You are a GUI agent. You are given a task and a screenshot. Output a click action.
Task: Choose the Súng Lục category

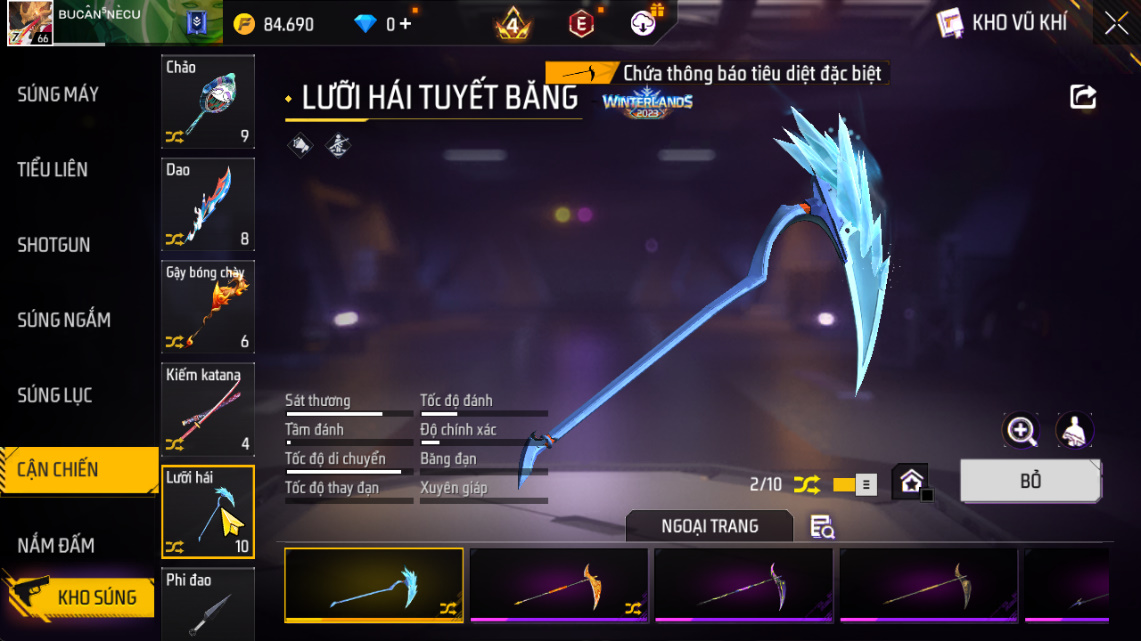[x=55, y=396]
